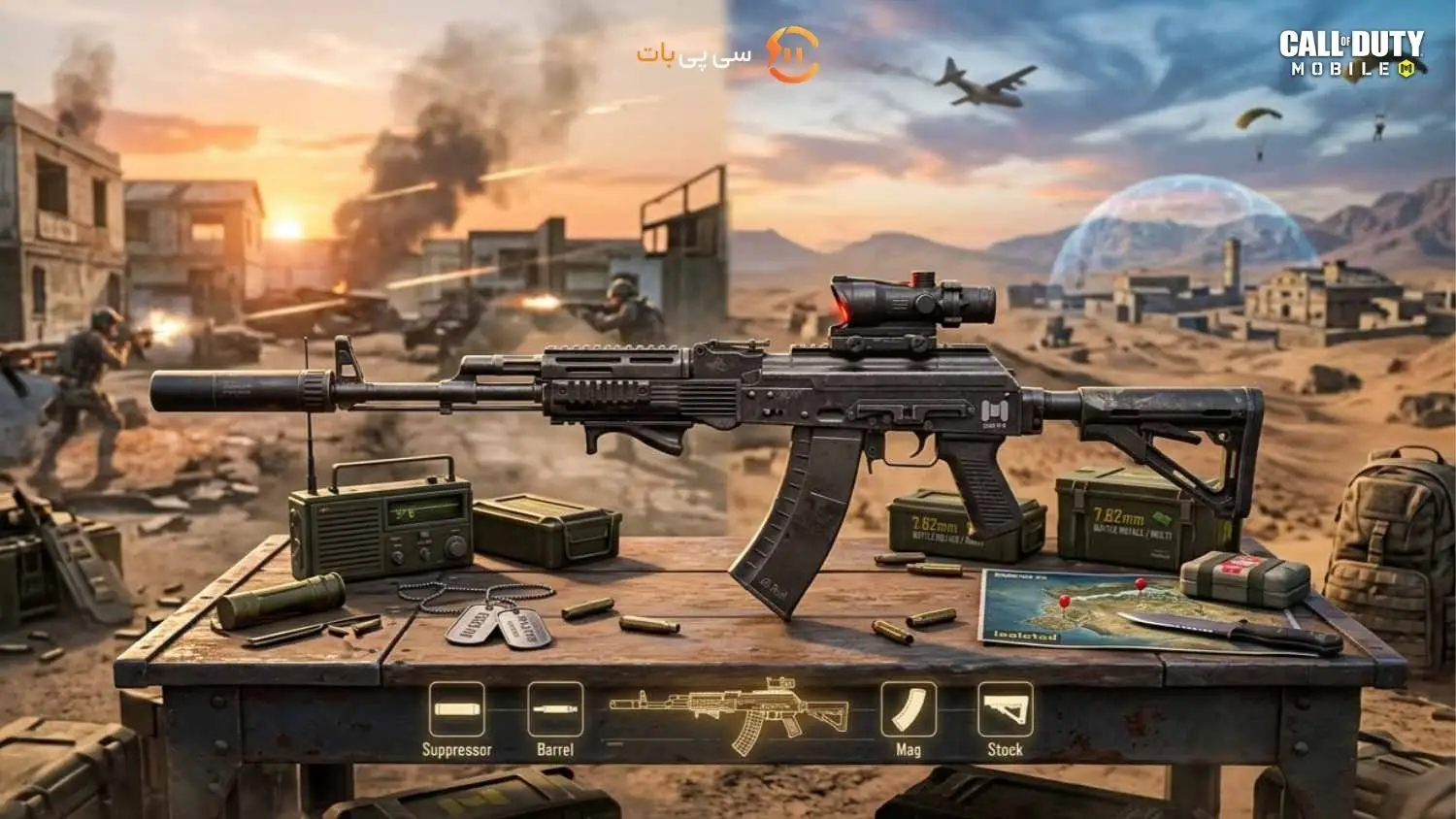Screen dimensions: 1456x819
Task: Select the Suppressor attachment slot
Action: (x=457, y=709)
